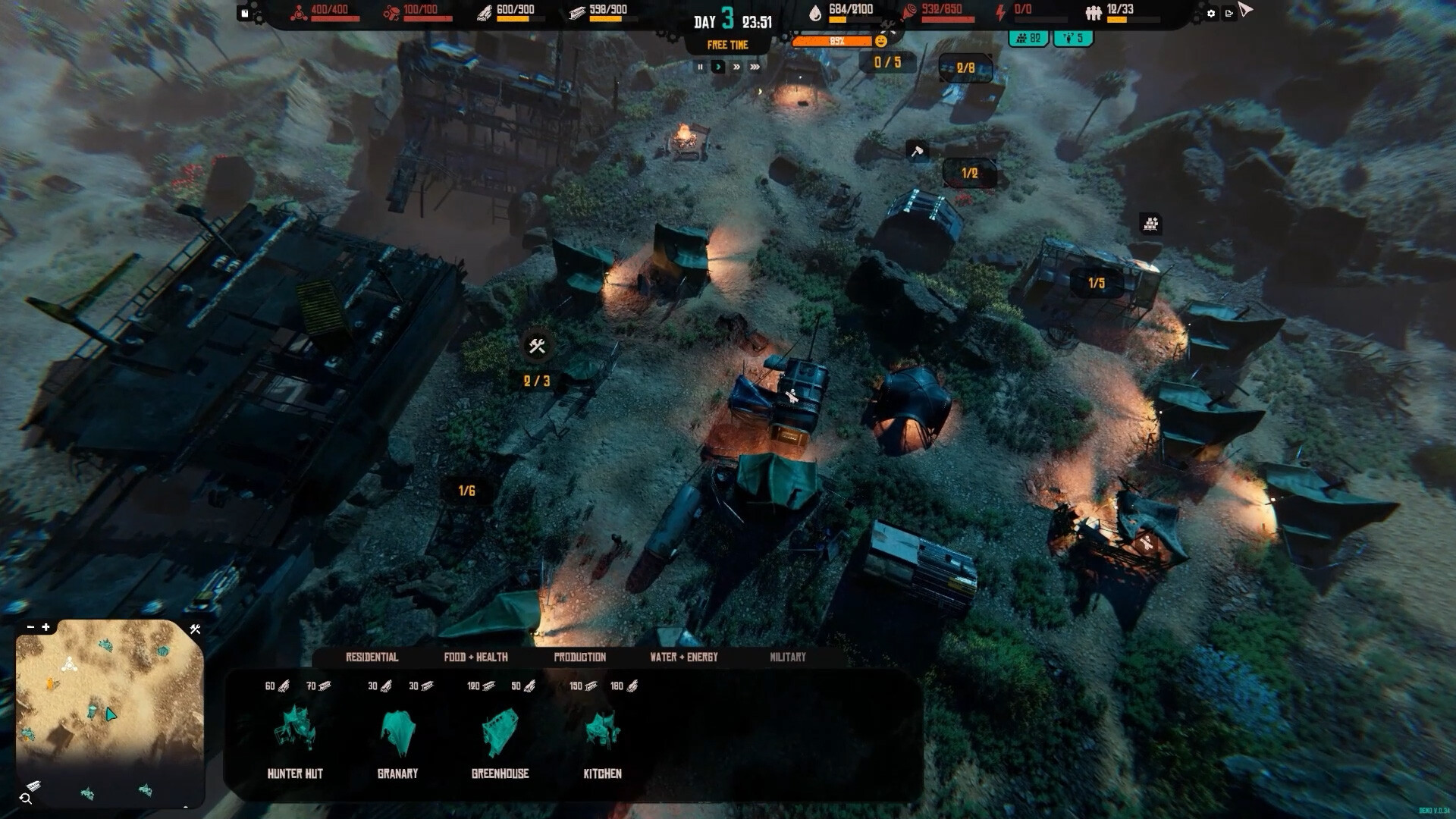
Task: Pause the game with the pause button
Action: pos(699,67)
